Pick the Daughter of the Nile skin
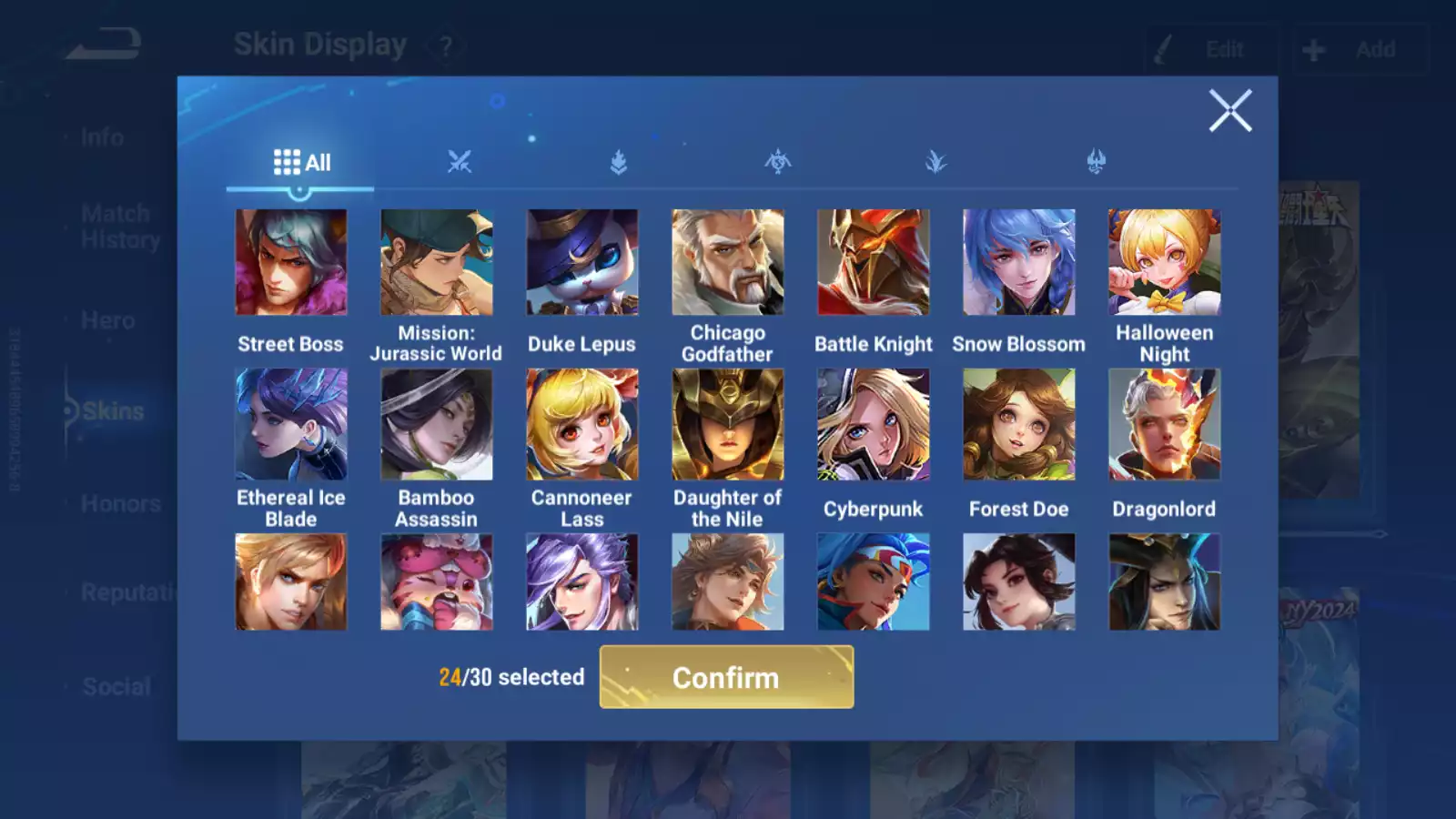The height and width of the screenshot is (819, 1456). tap(728, 424)
